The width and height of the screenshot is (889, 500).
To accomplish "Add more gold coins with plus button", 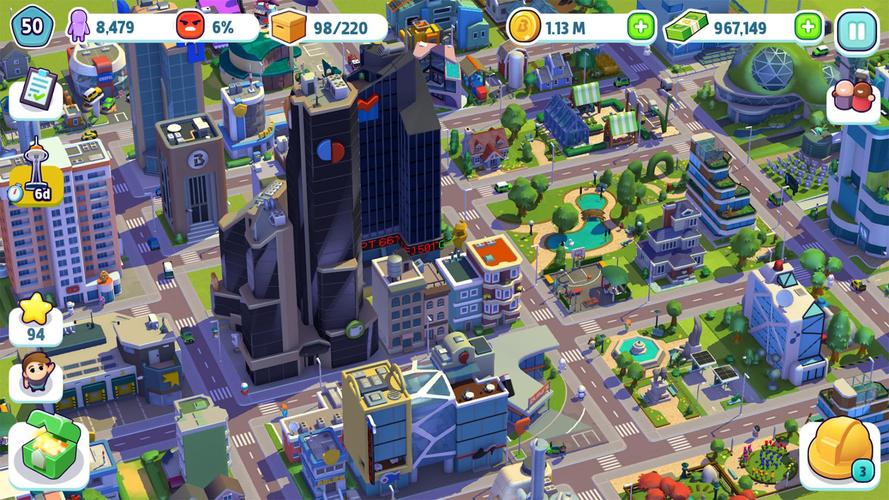I will (x=642, y=27).
